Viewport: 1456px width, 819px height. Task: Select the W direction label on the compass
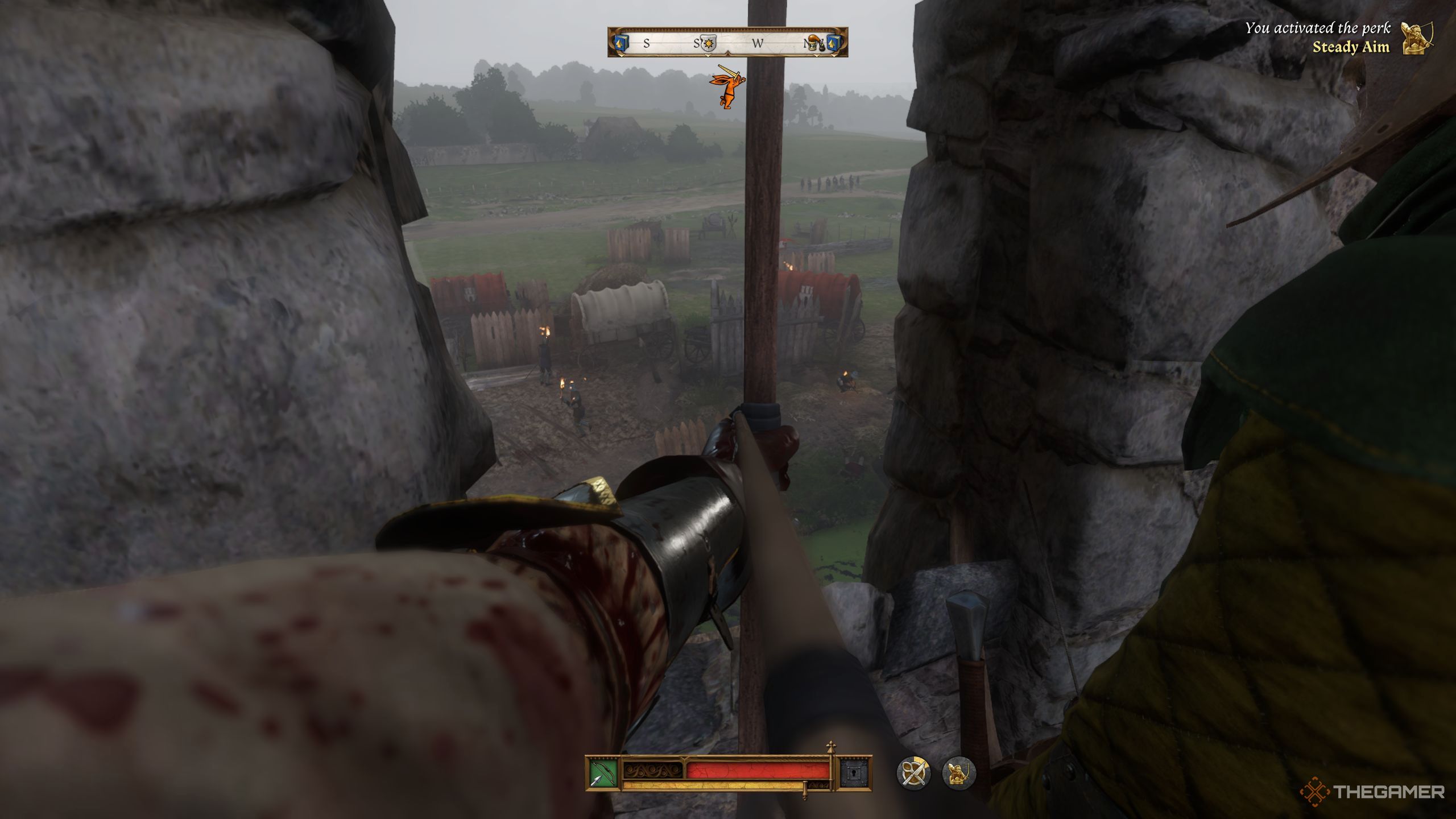pyautogui.click(x=758, y=43)
